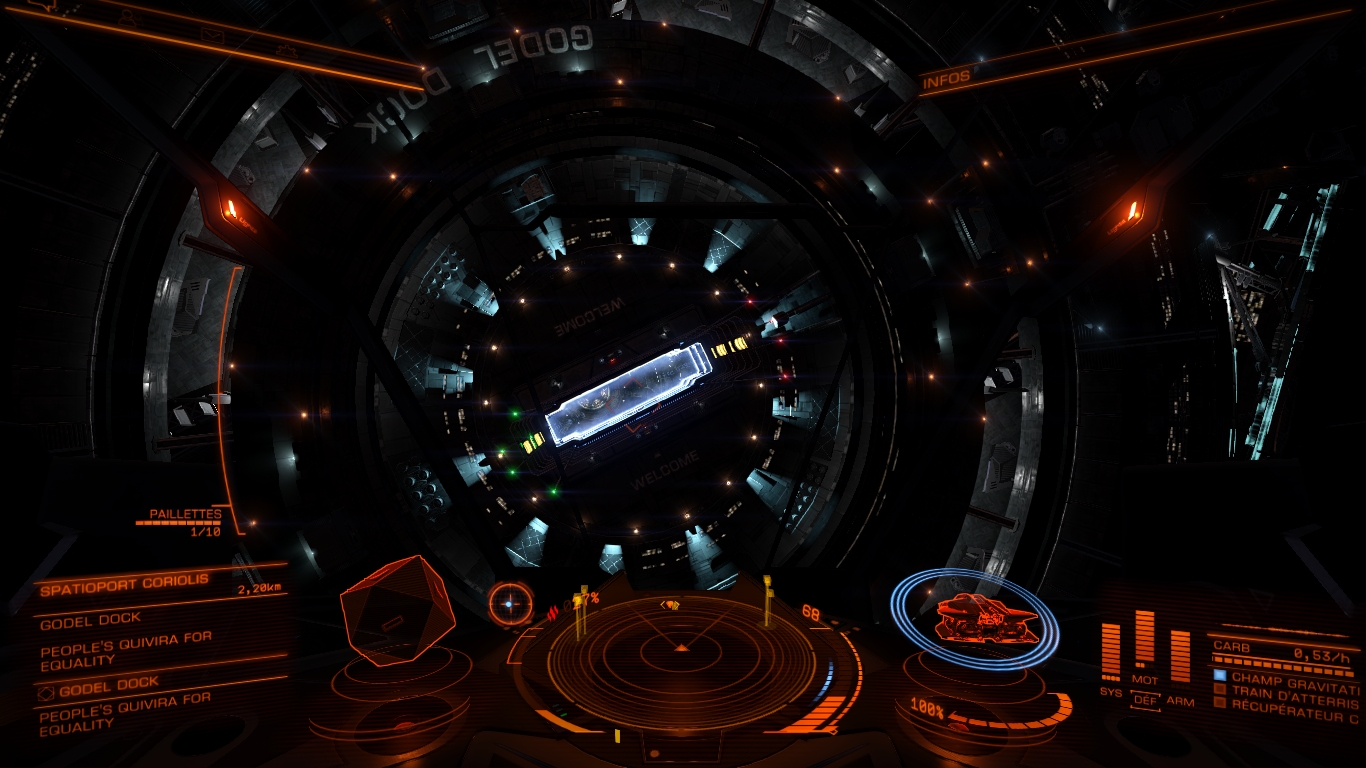1366x768 pixels.
Task: Toggle the Récupérateur cargo scoop entry
Action: (1290, 703)
